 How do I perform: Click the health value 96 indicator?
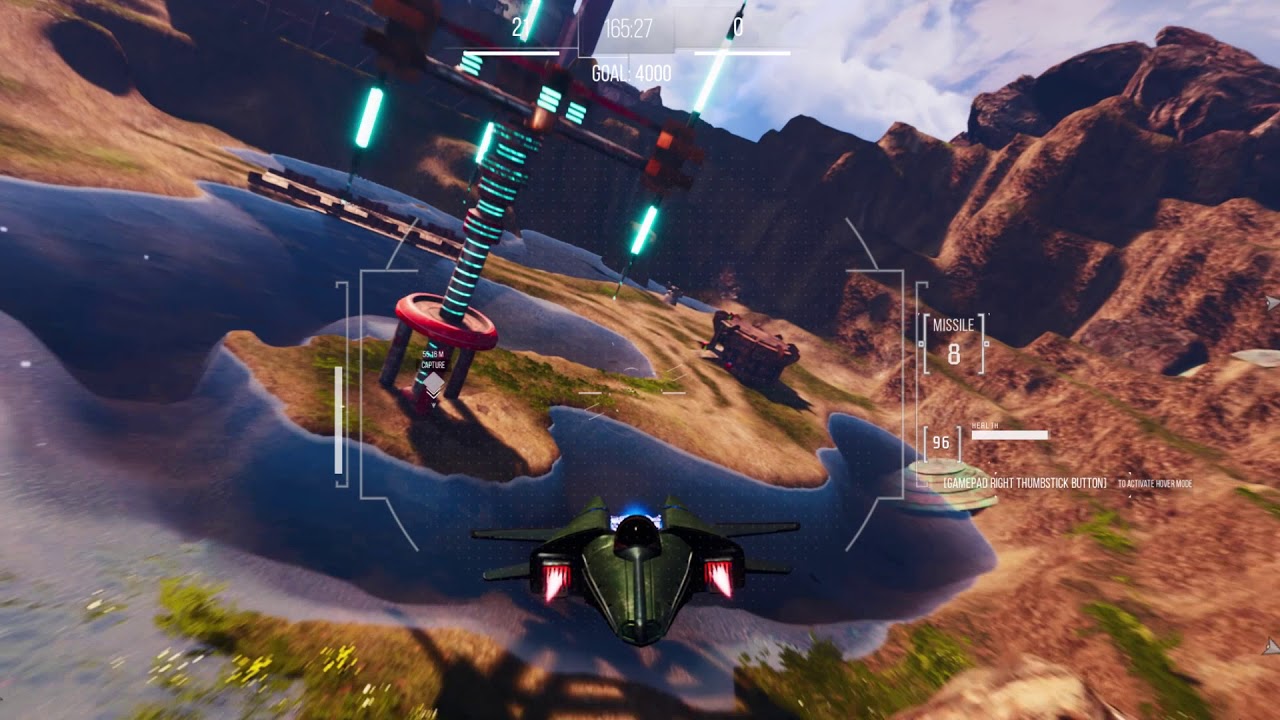click(x=941, y=442)
